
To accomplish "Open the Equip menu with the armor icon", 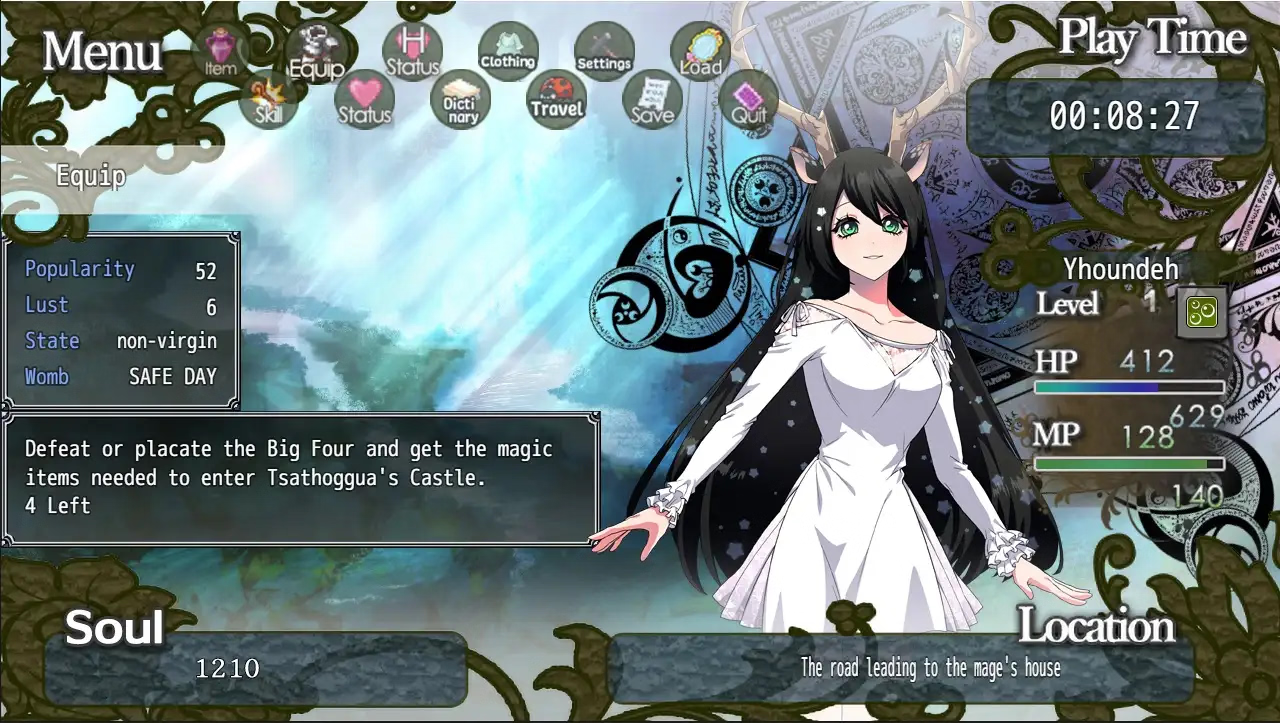I will [x=316, y=52].
